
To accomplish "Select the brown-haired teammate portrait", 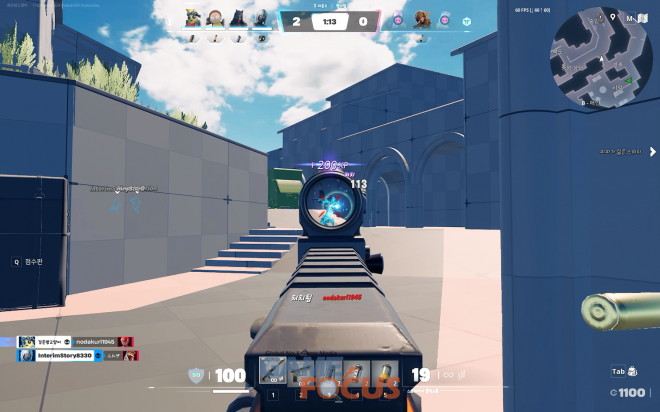I will point(215,20).
